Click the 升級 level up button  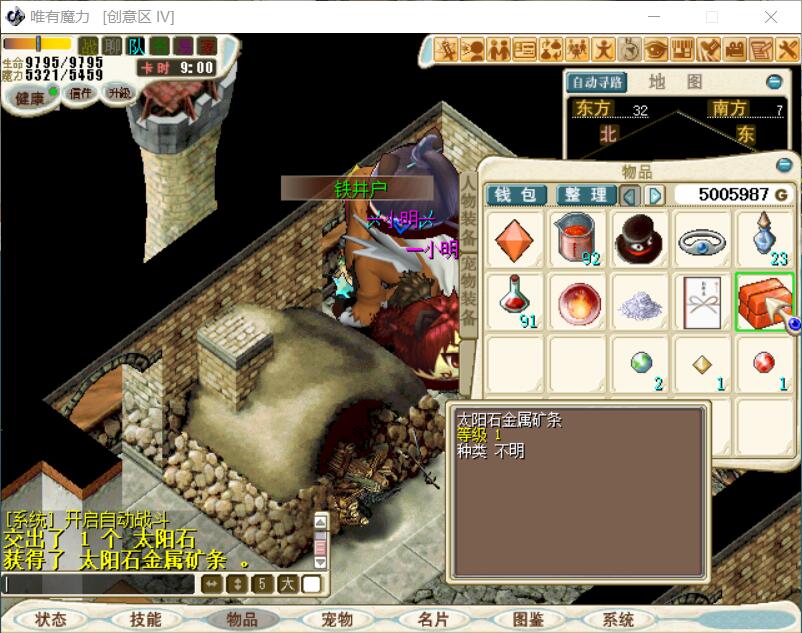[119, 93]
